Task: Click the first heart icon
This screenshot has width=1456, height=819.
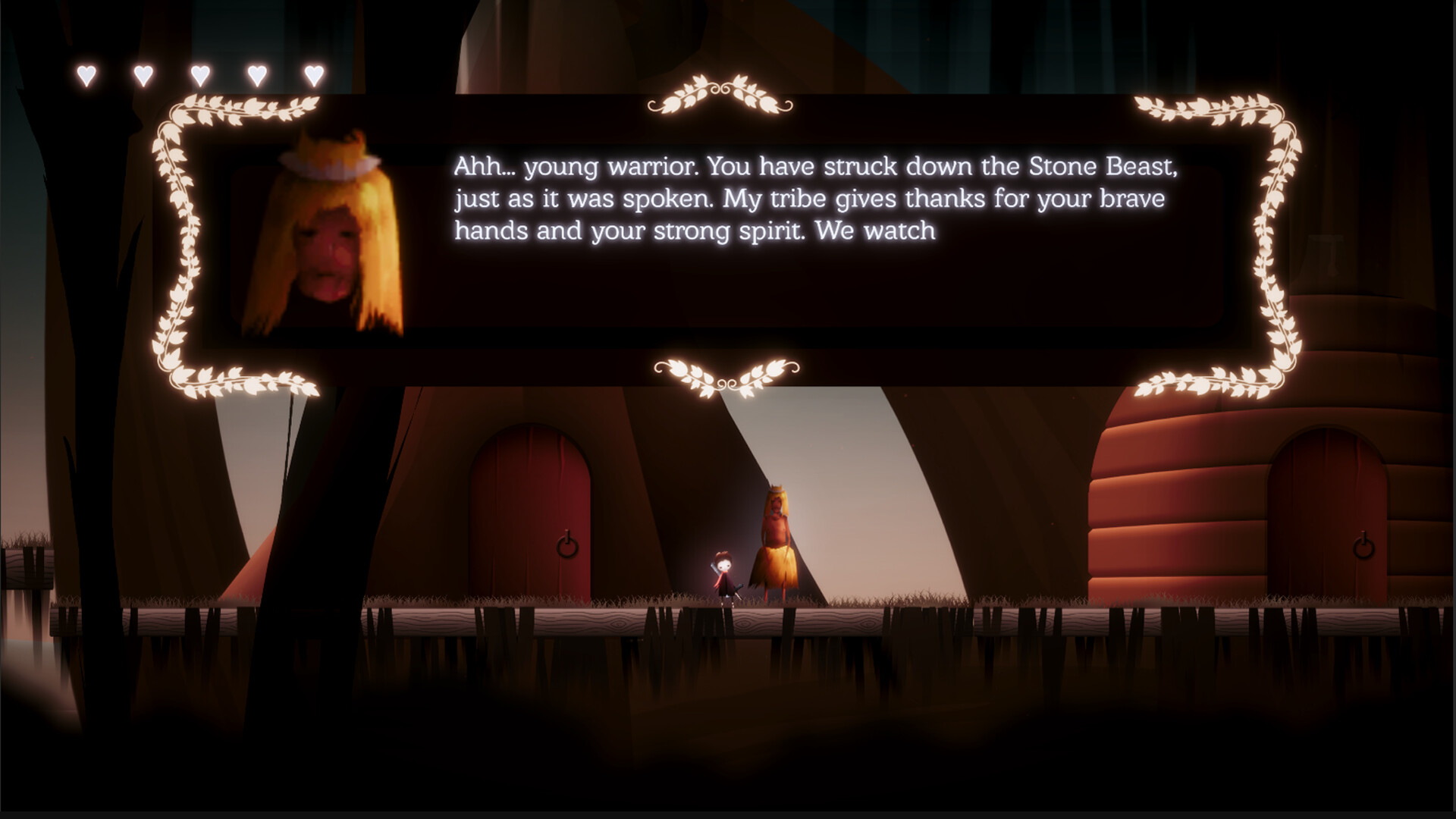Action: (x=86, y=76)
